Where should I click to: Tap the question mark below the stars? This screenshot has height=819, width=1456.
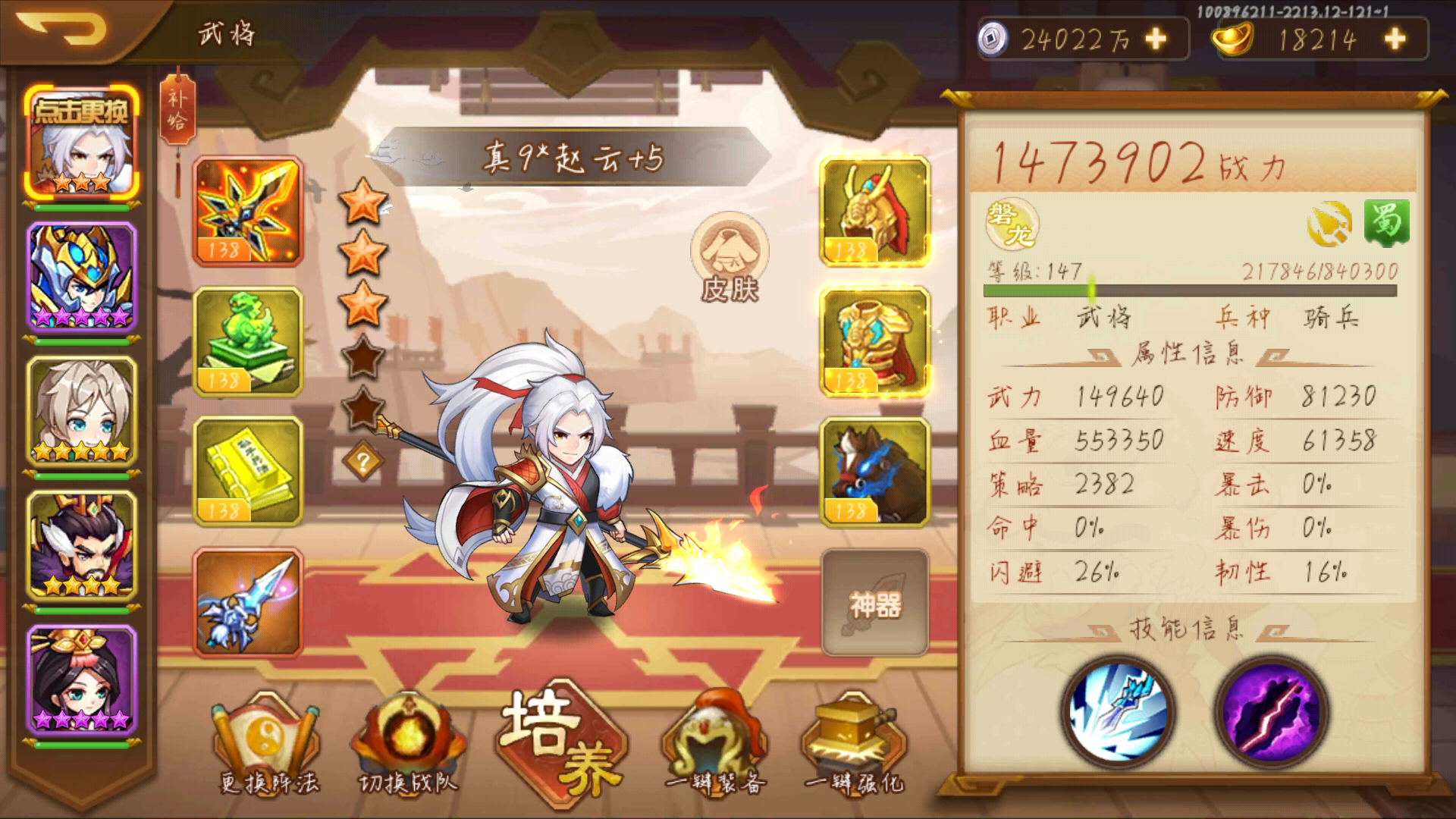(362, 457)
